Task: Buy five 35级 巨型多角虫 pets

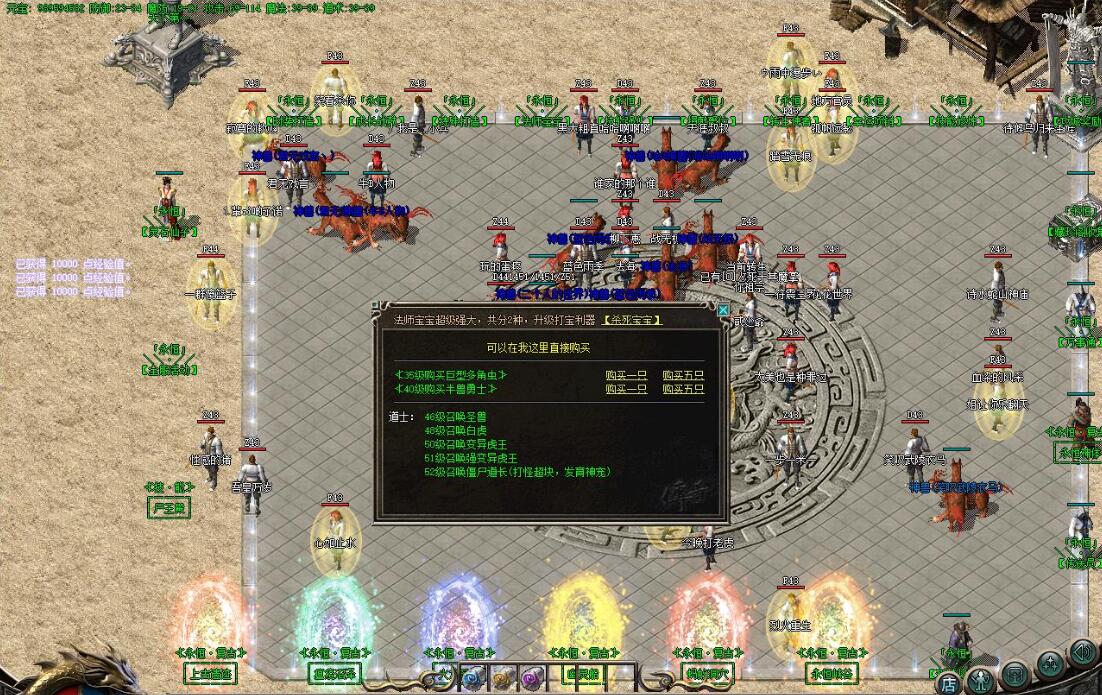Action: click(683, 375)
